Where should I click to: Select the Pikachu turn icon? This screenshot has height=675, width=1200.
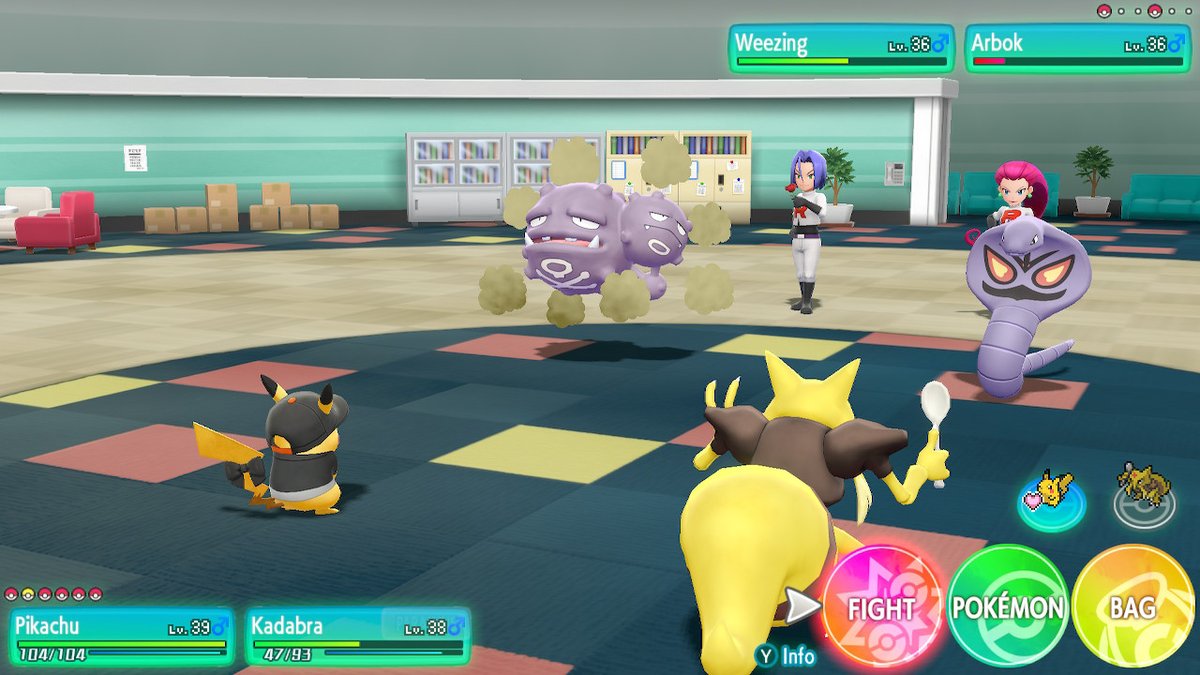pos(1050,495)
